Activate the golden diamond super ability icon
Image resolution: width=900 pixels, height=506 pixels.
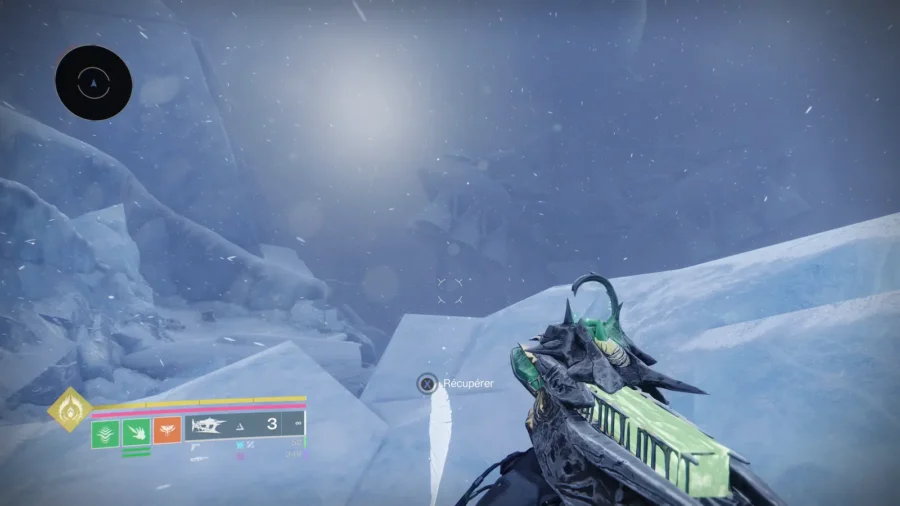(x=70, y=409)
